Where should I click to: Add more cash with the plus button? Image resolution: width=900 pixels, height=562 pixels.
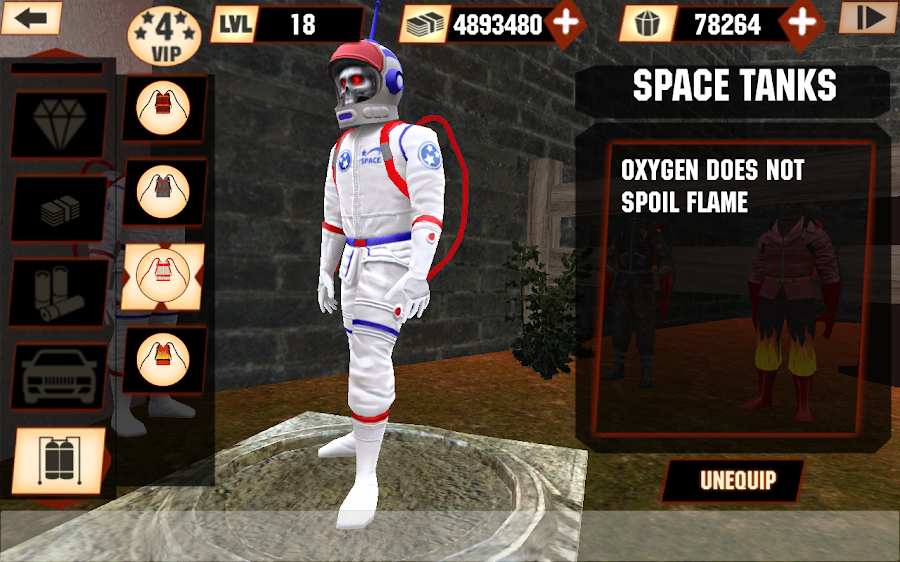[x=566, y=24]
